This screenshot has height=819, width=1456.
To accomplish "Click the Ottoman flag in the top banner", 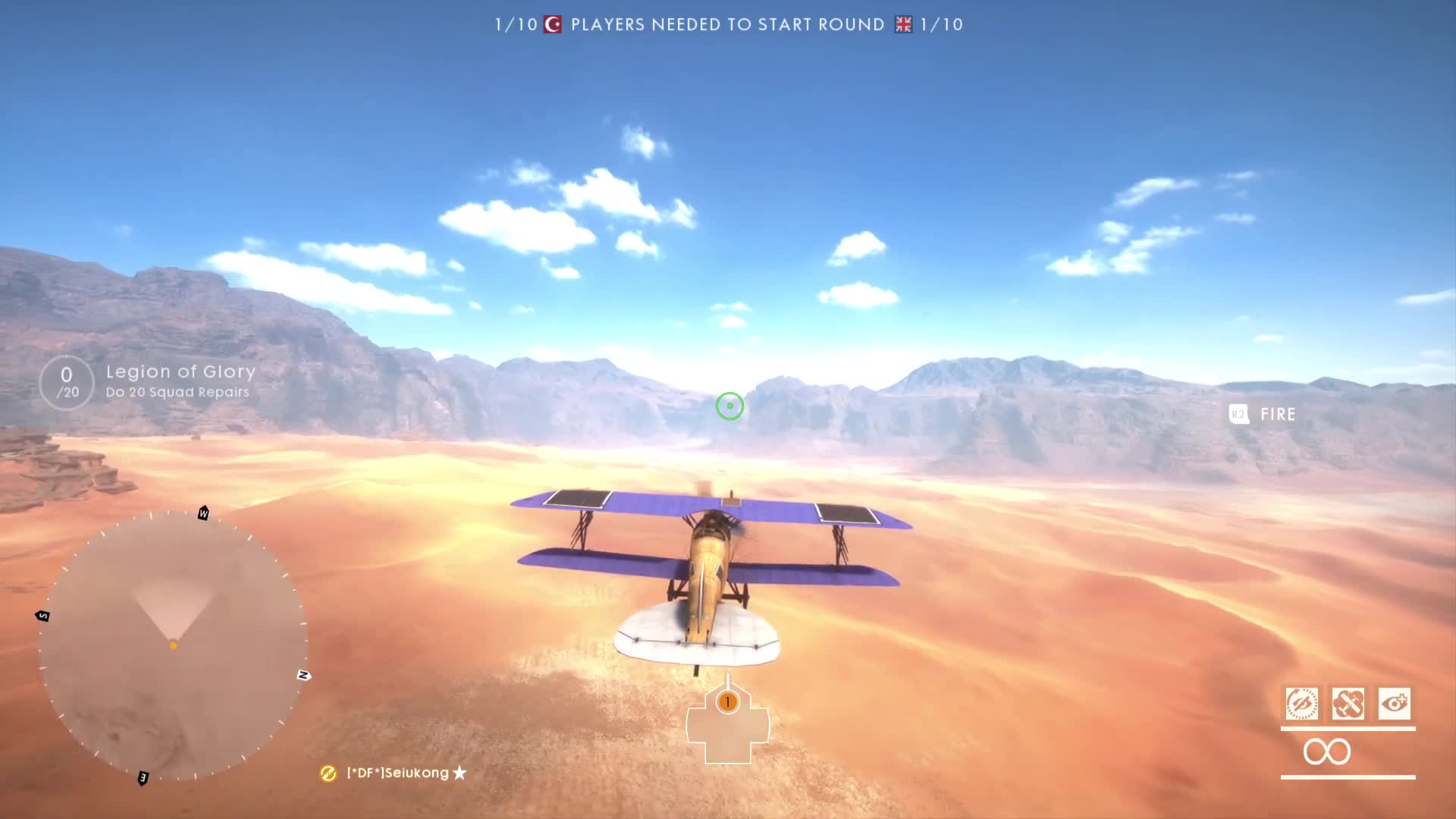I will pos(553,24).
